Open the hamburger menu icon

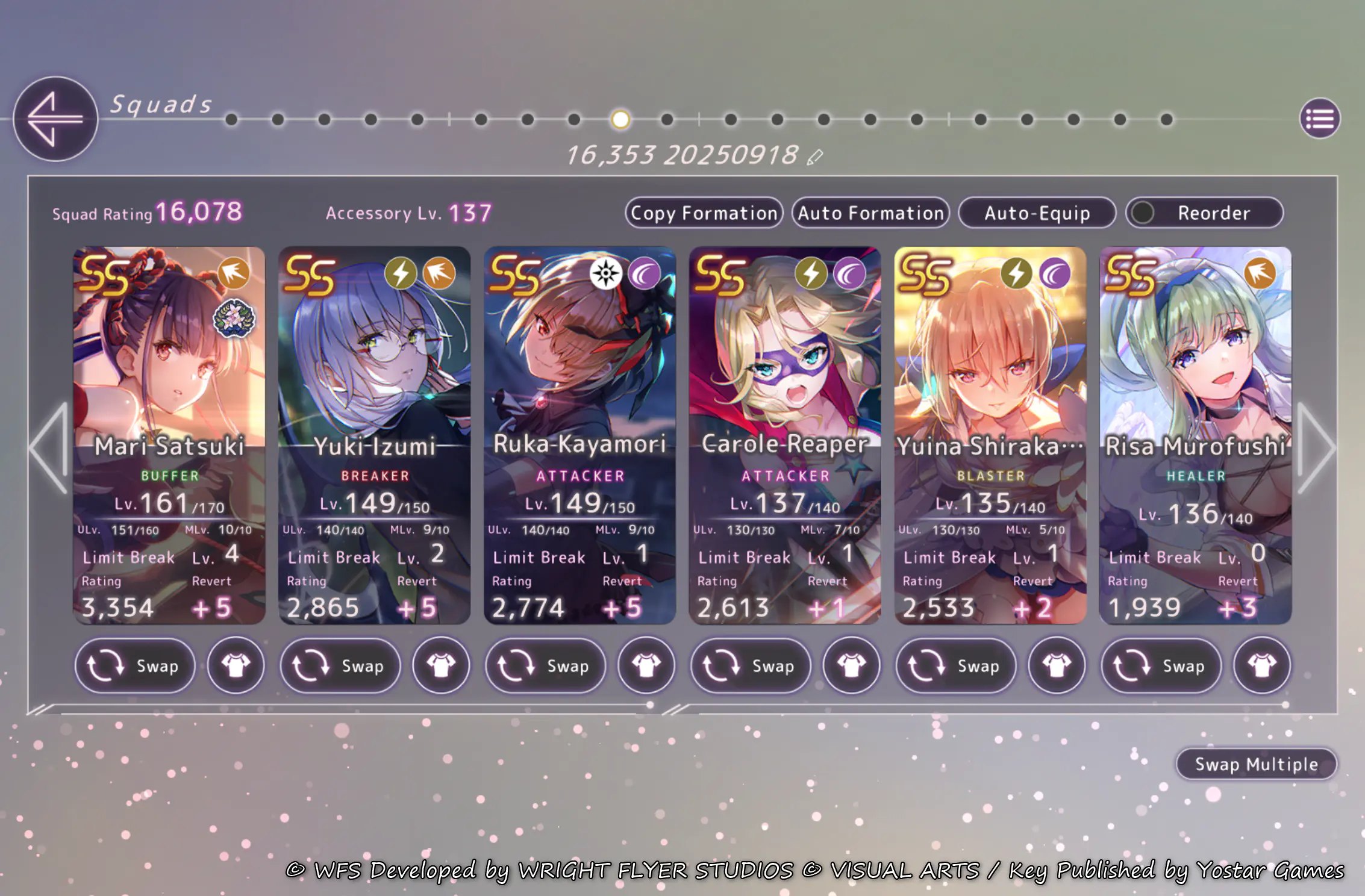(1319, 119)
